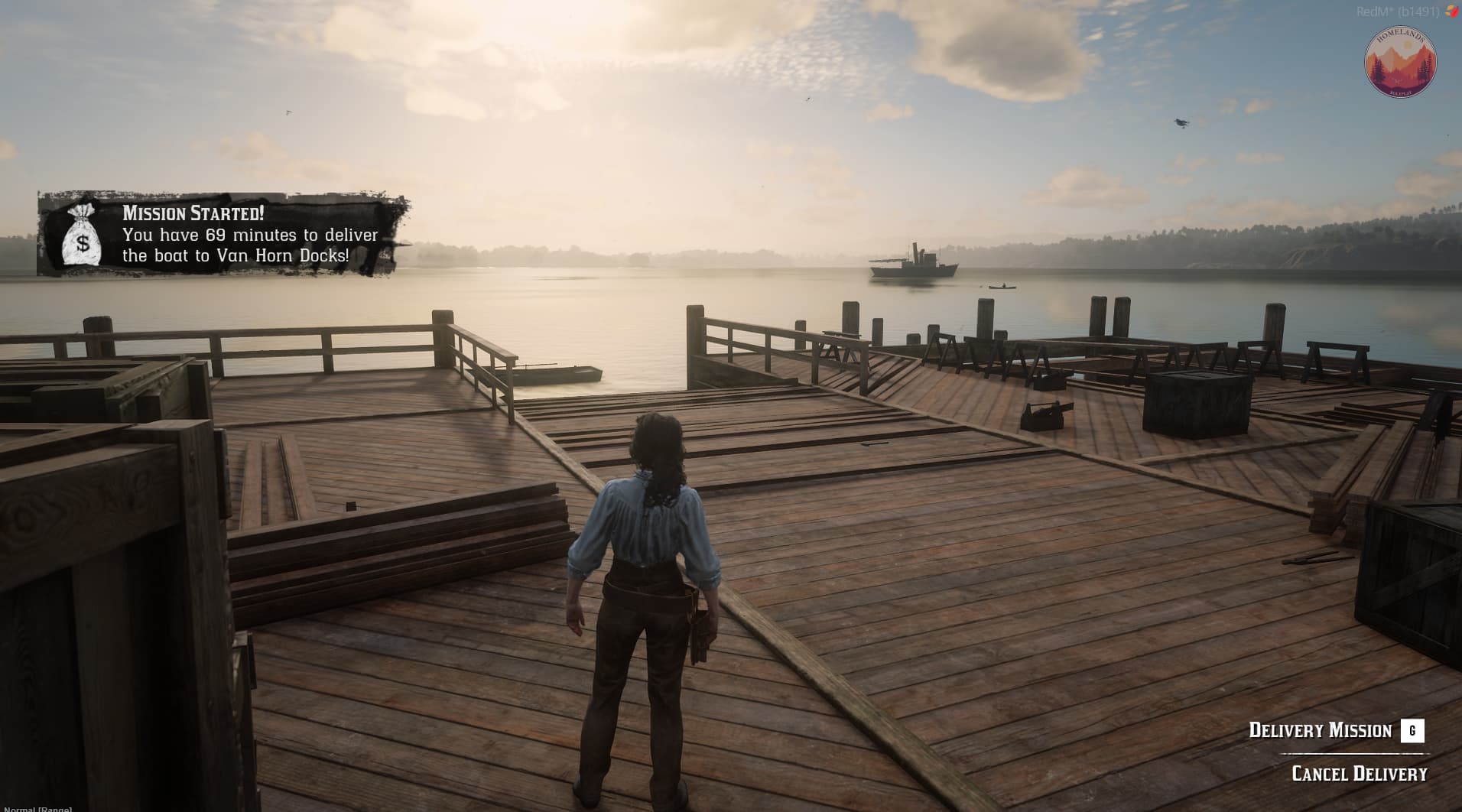This screenshot has width=1462, height=812.
Task: Click the Homelands Roleplay server logo
Action: [x=1400, y=63]
